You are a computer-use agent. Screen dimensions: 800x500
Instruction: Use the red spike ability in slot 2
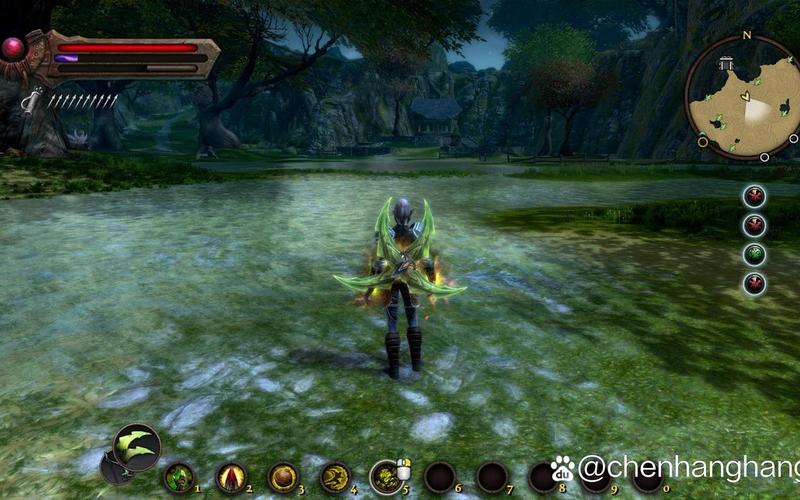coord(231,477)
